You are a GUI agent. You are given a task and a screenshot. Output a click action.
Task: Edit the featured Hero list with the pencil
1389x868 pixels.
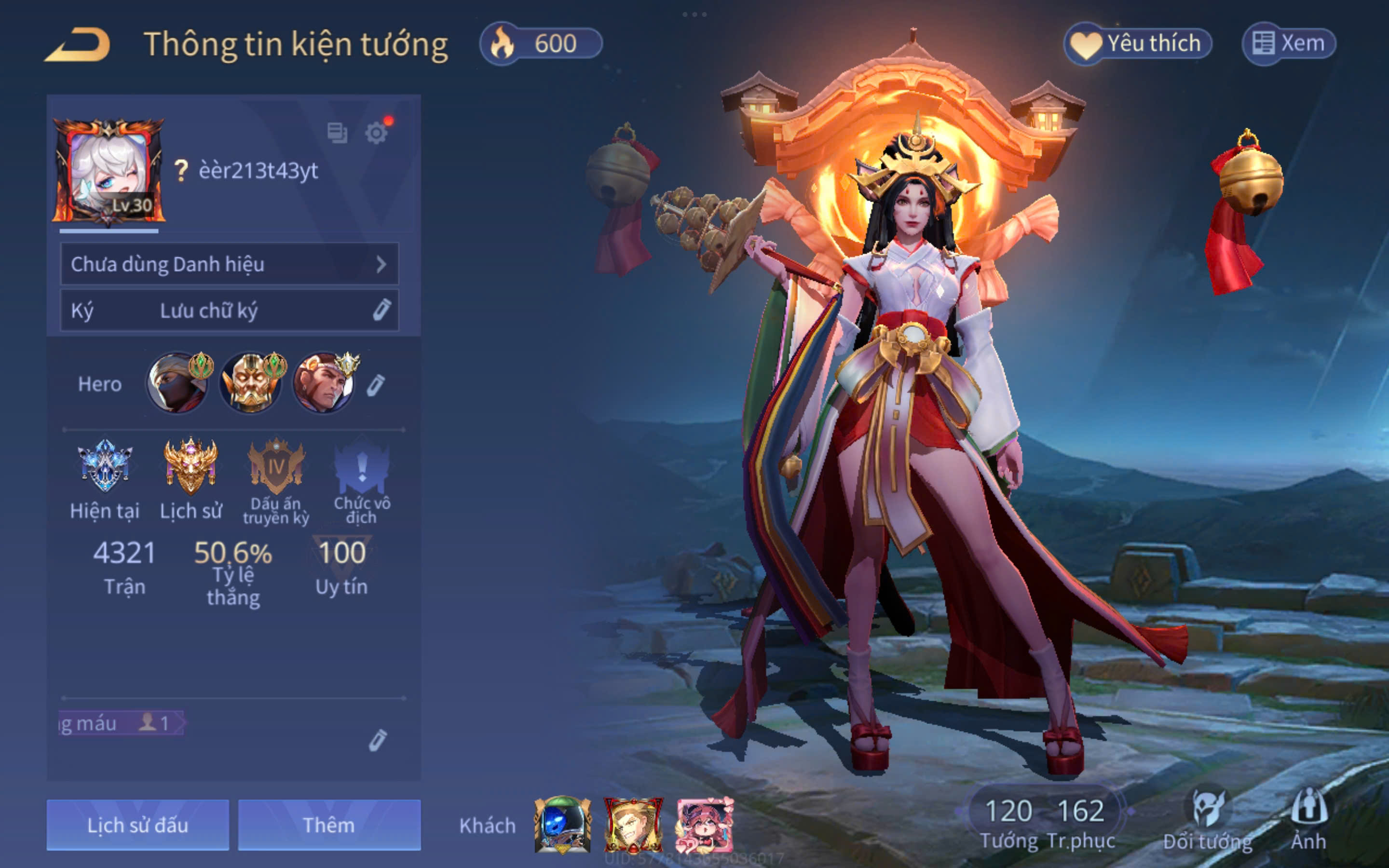[x=375, y=385]
